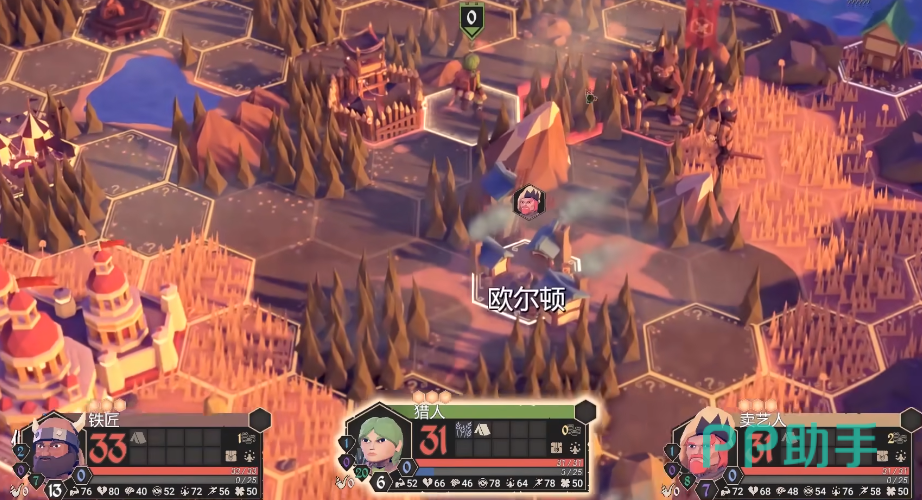Click the dark focus hexagon on the Blacksmith's panel
922x500 pixels.
261,419
